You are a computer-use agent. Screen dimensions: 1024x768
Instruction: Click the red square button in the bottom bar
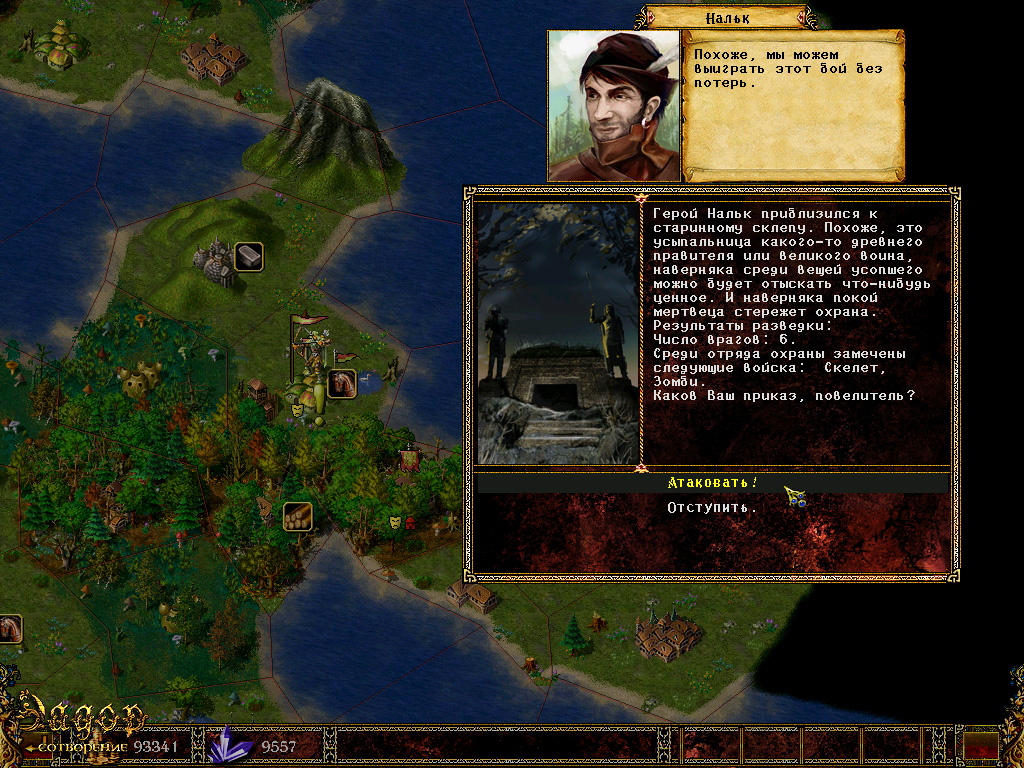pos(981,745)
